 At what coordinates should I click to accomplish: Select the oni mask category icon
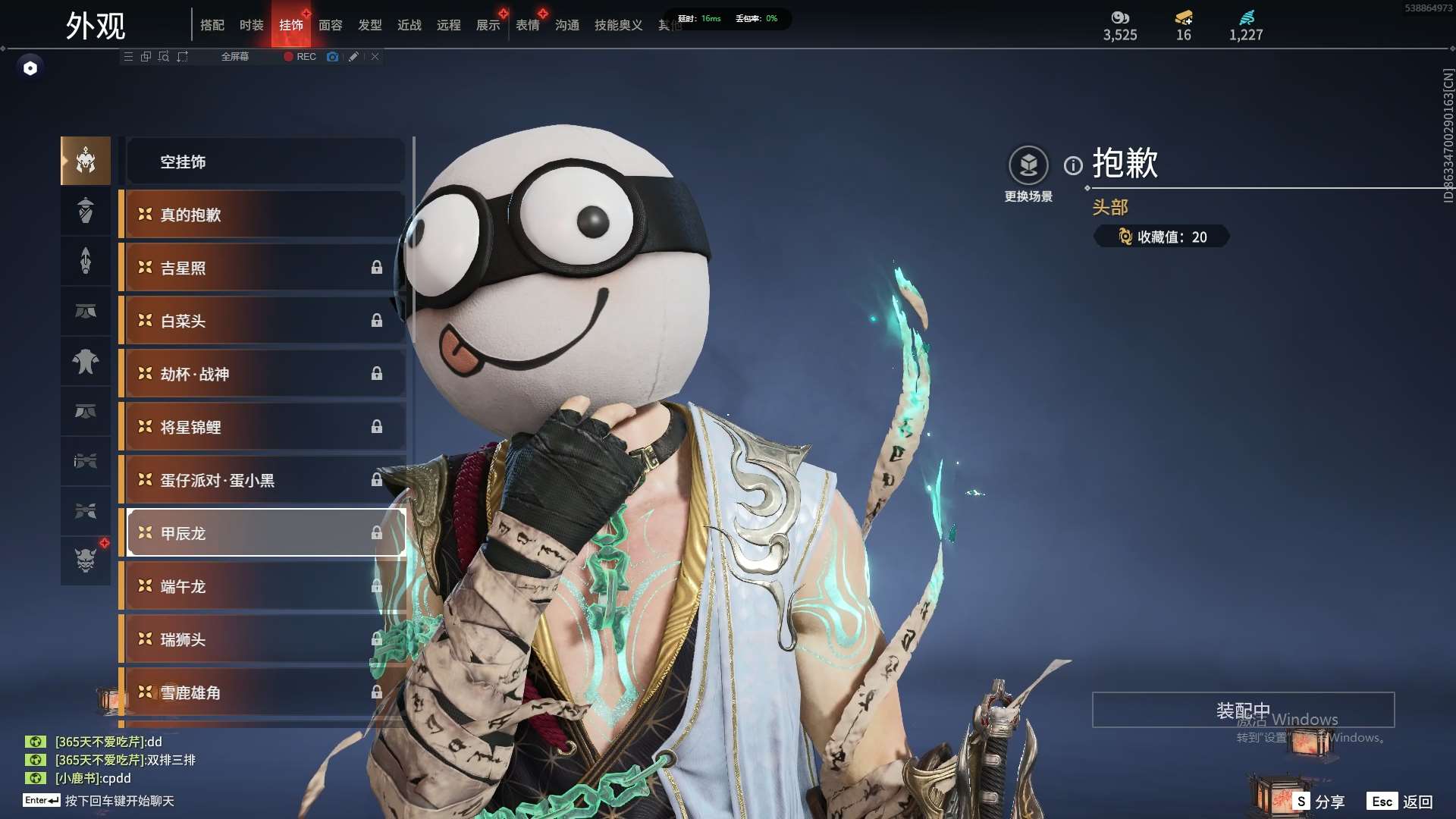click(86, 560)
